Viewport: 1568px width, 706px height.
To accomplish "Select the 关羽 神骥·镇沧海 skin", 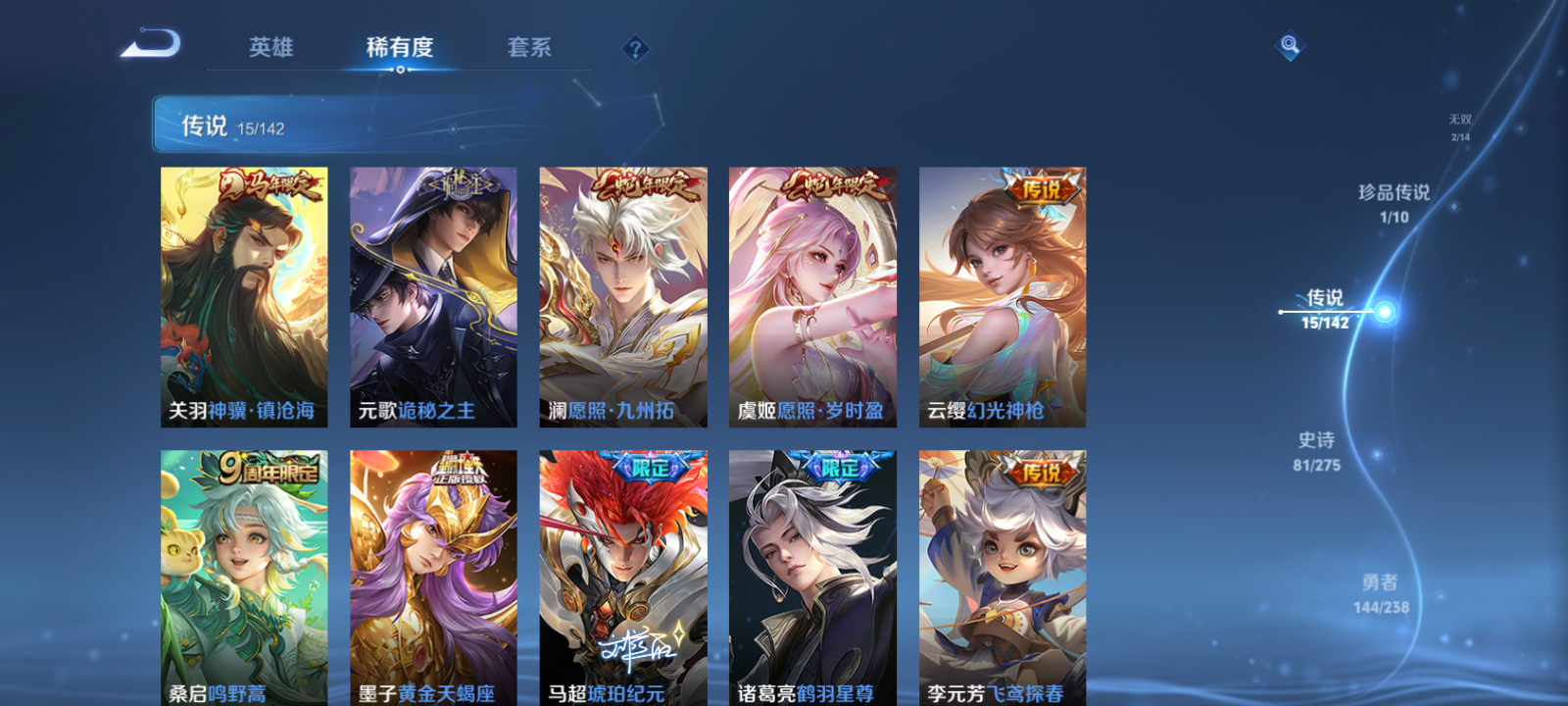I will (x=243, y=294).
